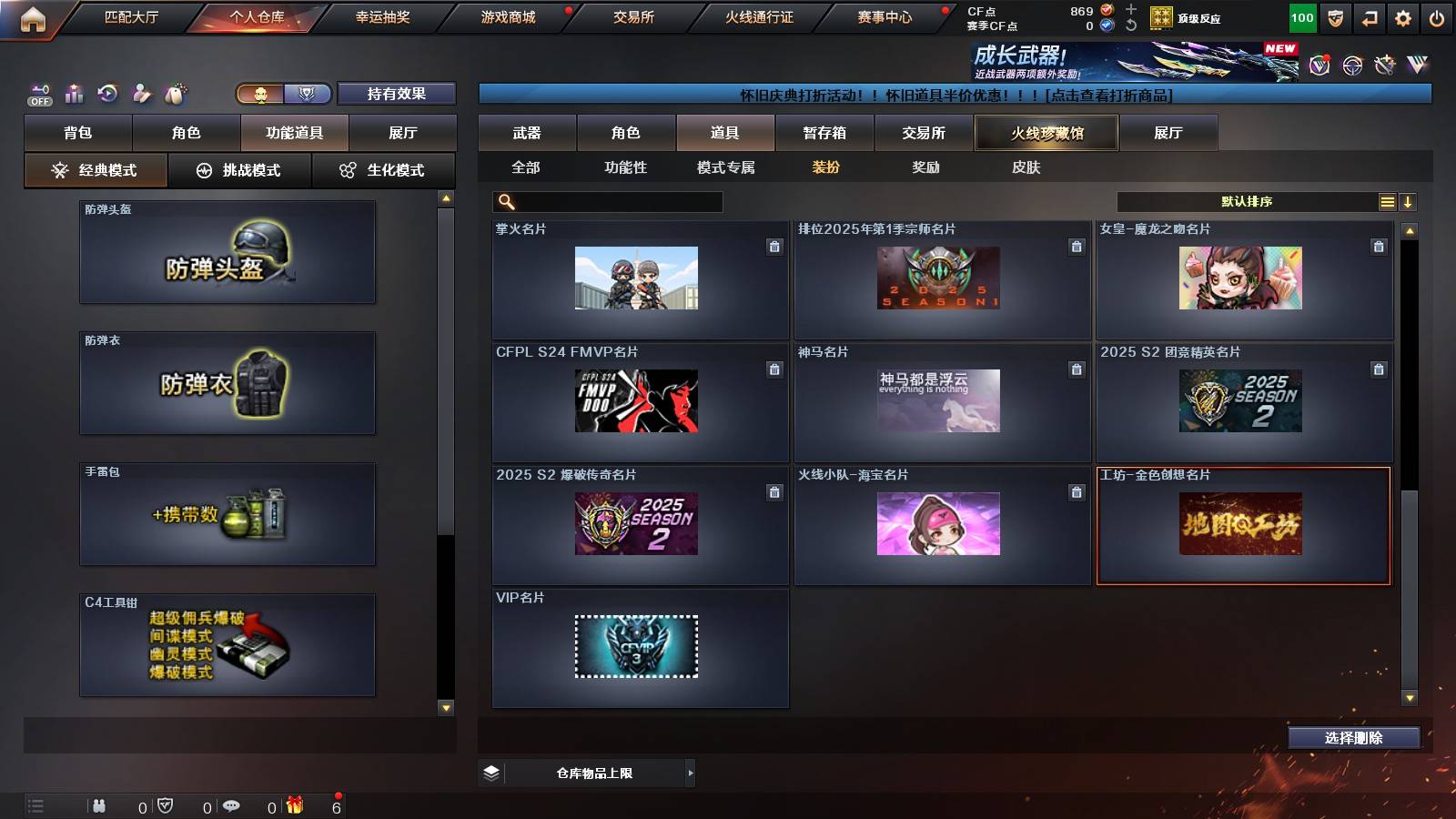This screenshot has width=1456, height=819.
Task: Click the replay history icon
Action: [108, 92]
